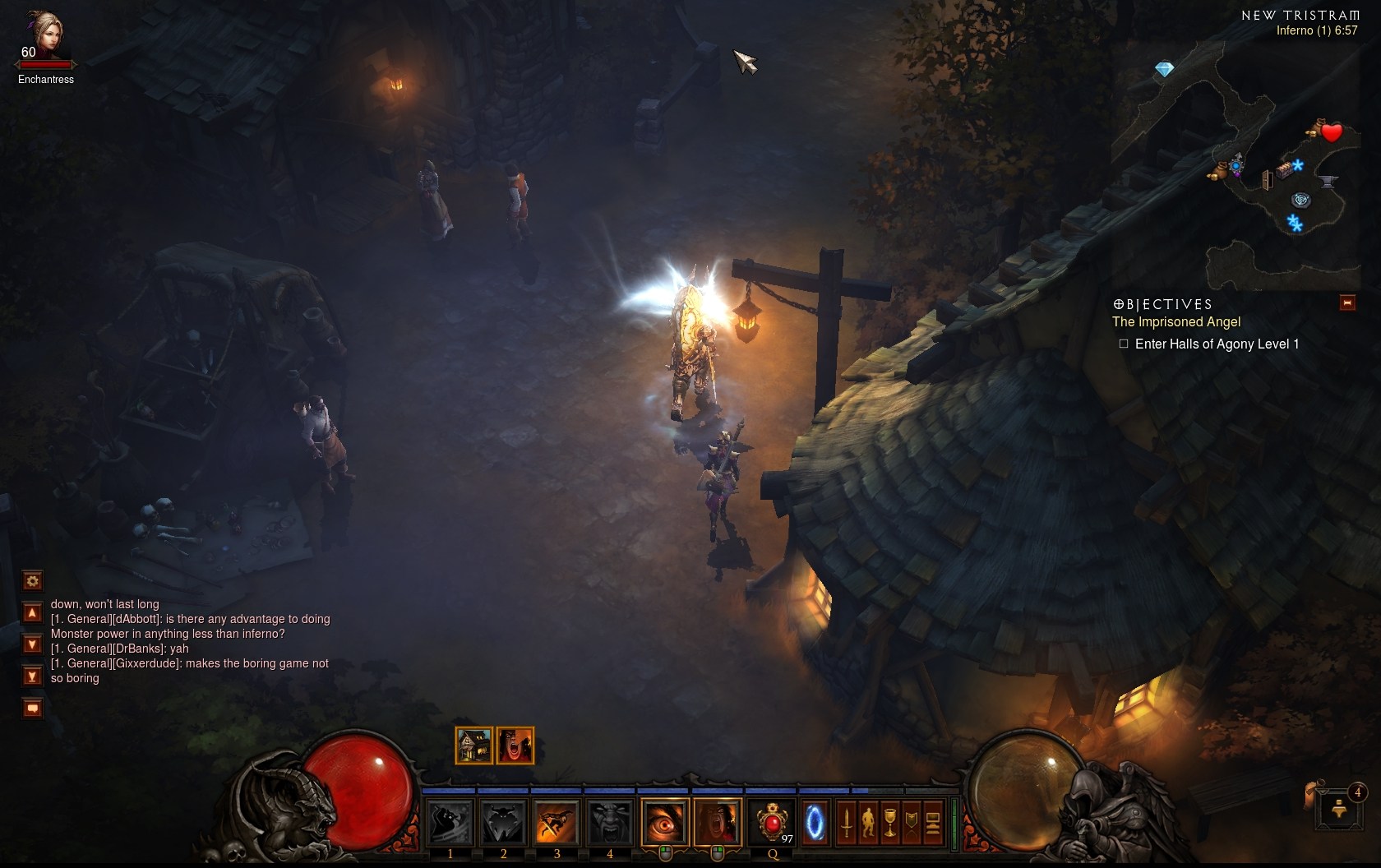Cast the blue Town Portal
1381x868 pixels.
click(815, 821)
